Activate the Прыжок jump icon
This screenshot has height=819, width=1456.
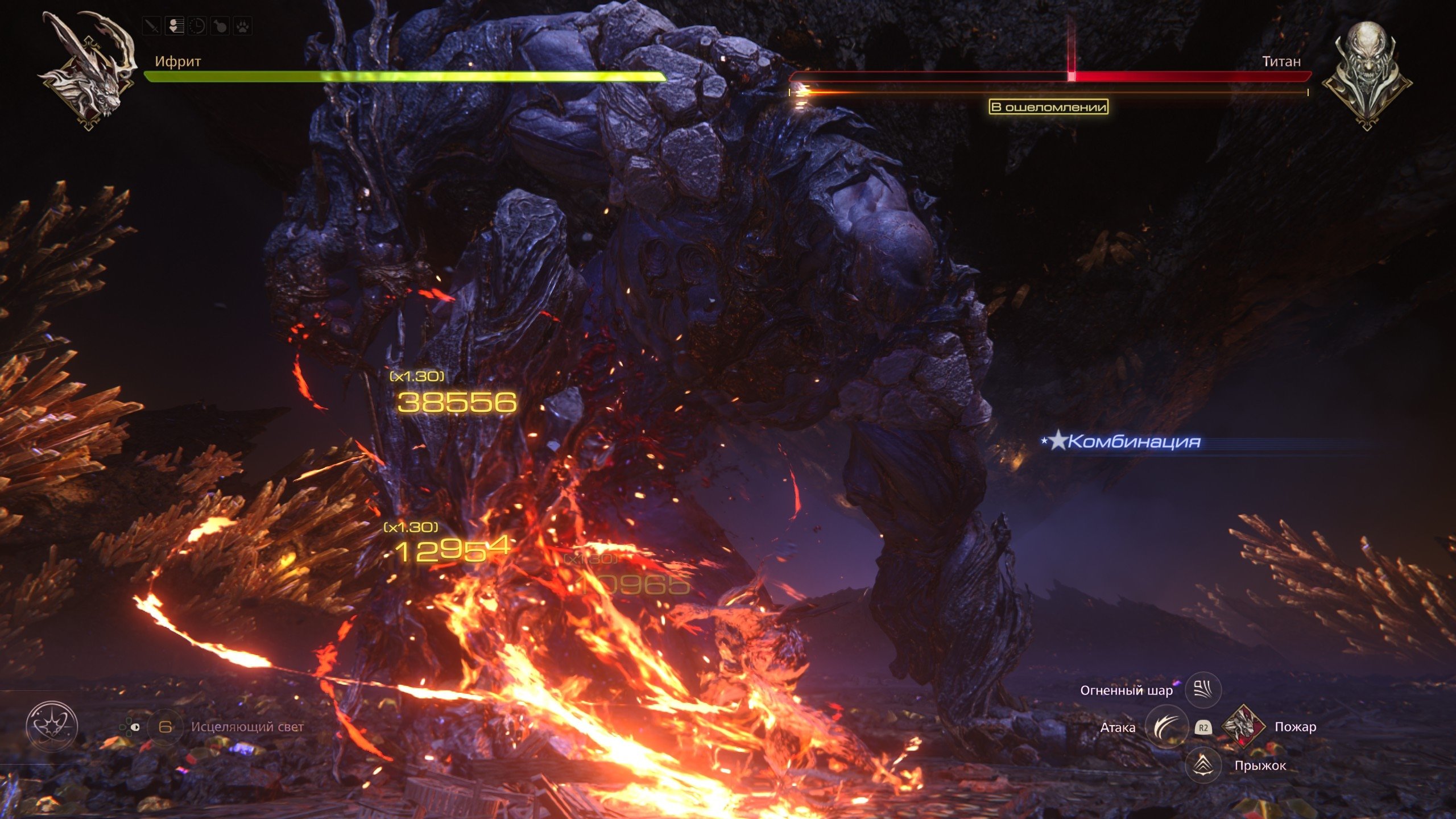pos(1203,765)
